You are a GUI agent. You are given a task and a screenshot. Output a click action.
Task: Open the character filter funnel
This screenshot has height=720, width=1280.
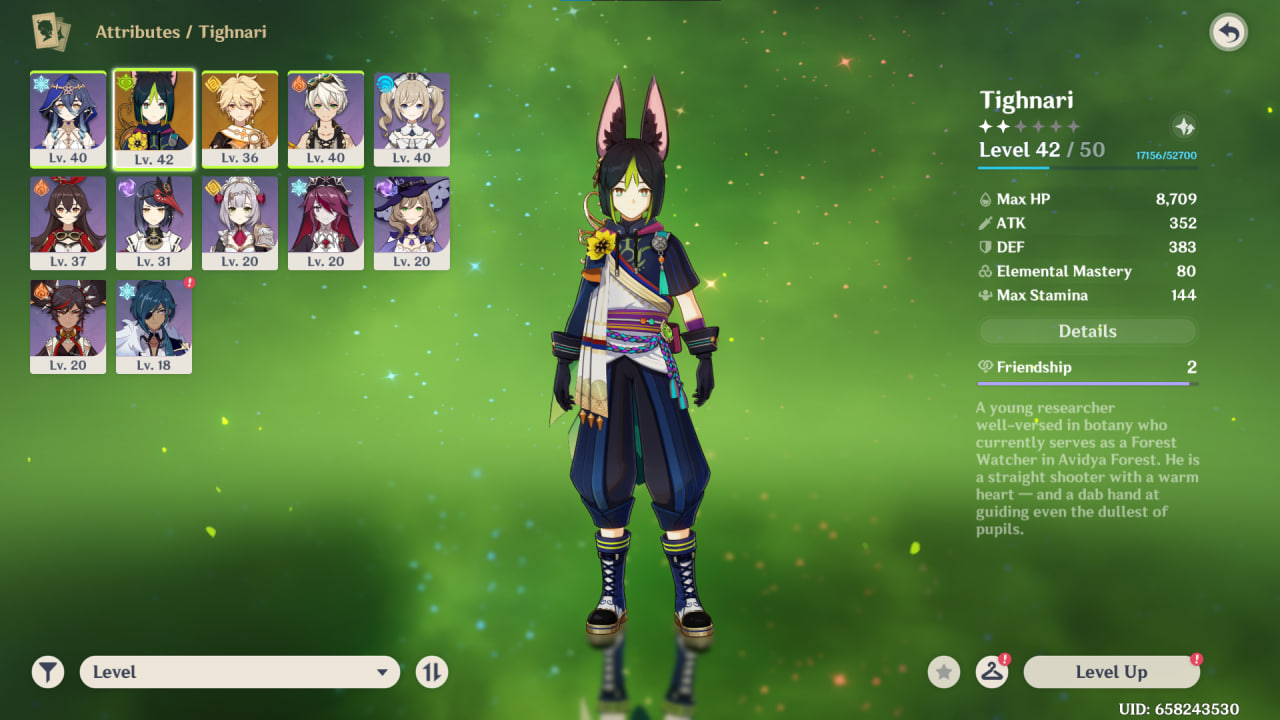pos(47,672)
